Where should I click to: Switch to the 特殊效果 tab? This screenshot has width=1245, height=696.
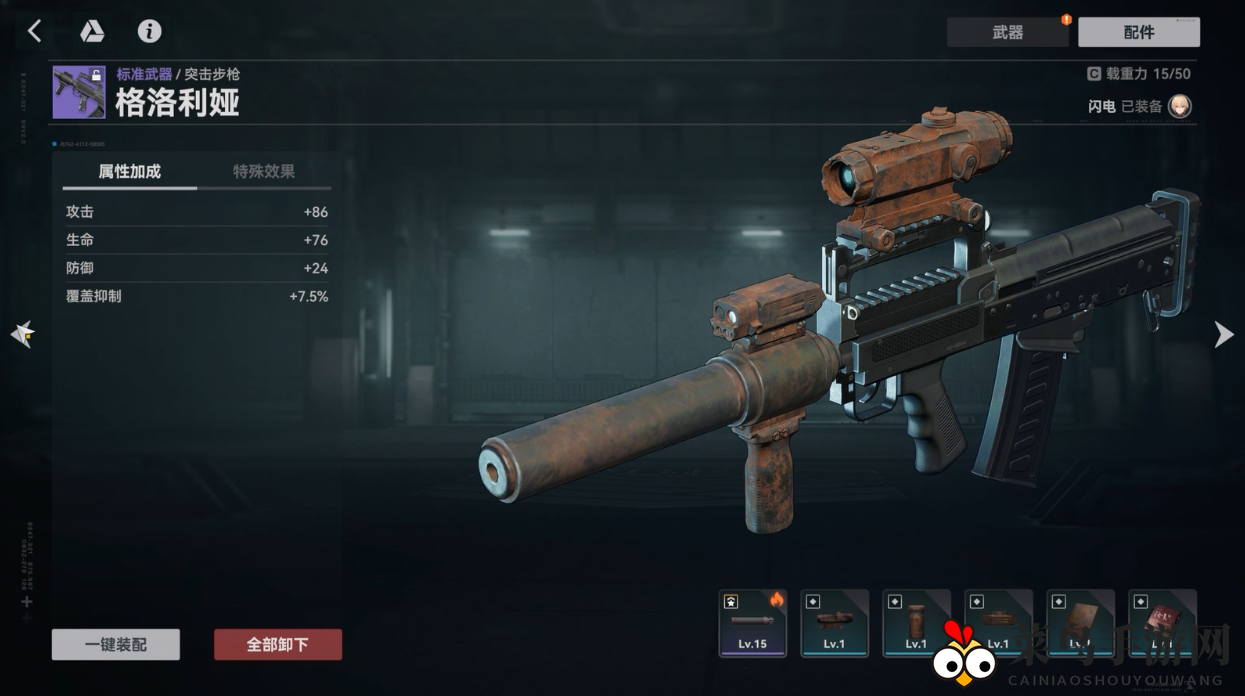(264, 171)
